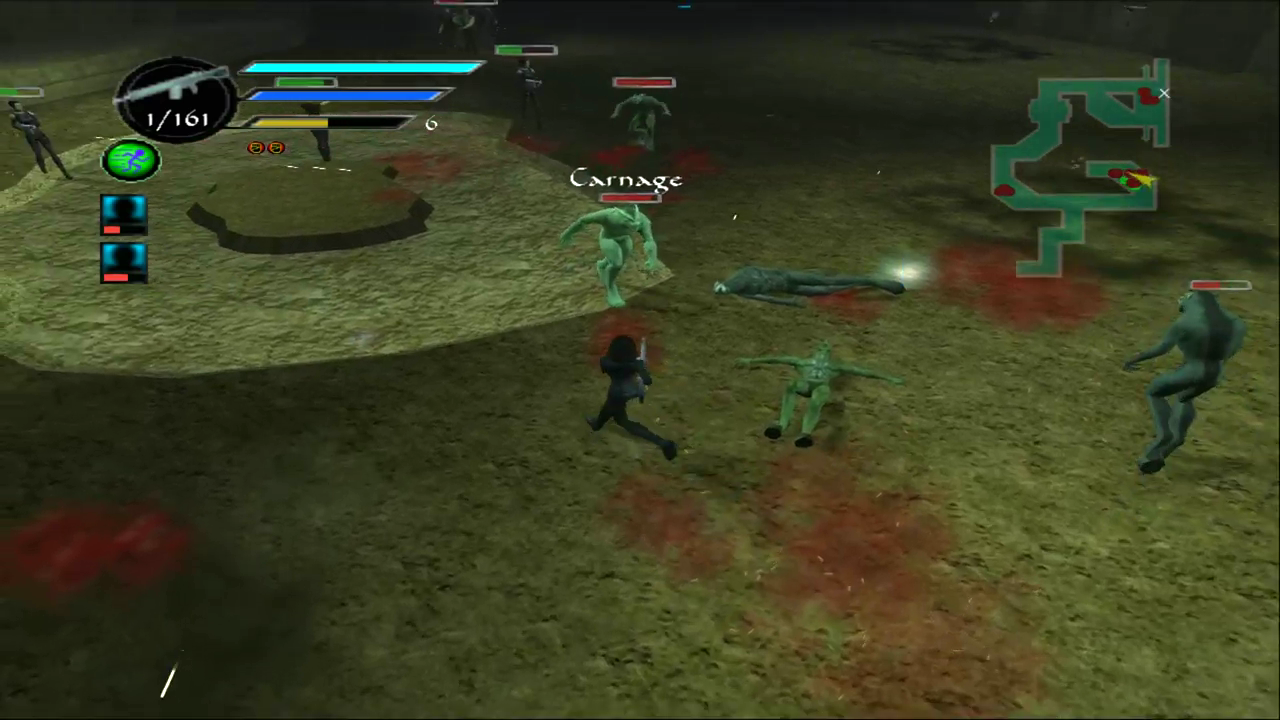Click the green mini health bar at the top-left edge
The image size is (1280, 720).
pyautogui.click(x=20, y=92)
